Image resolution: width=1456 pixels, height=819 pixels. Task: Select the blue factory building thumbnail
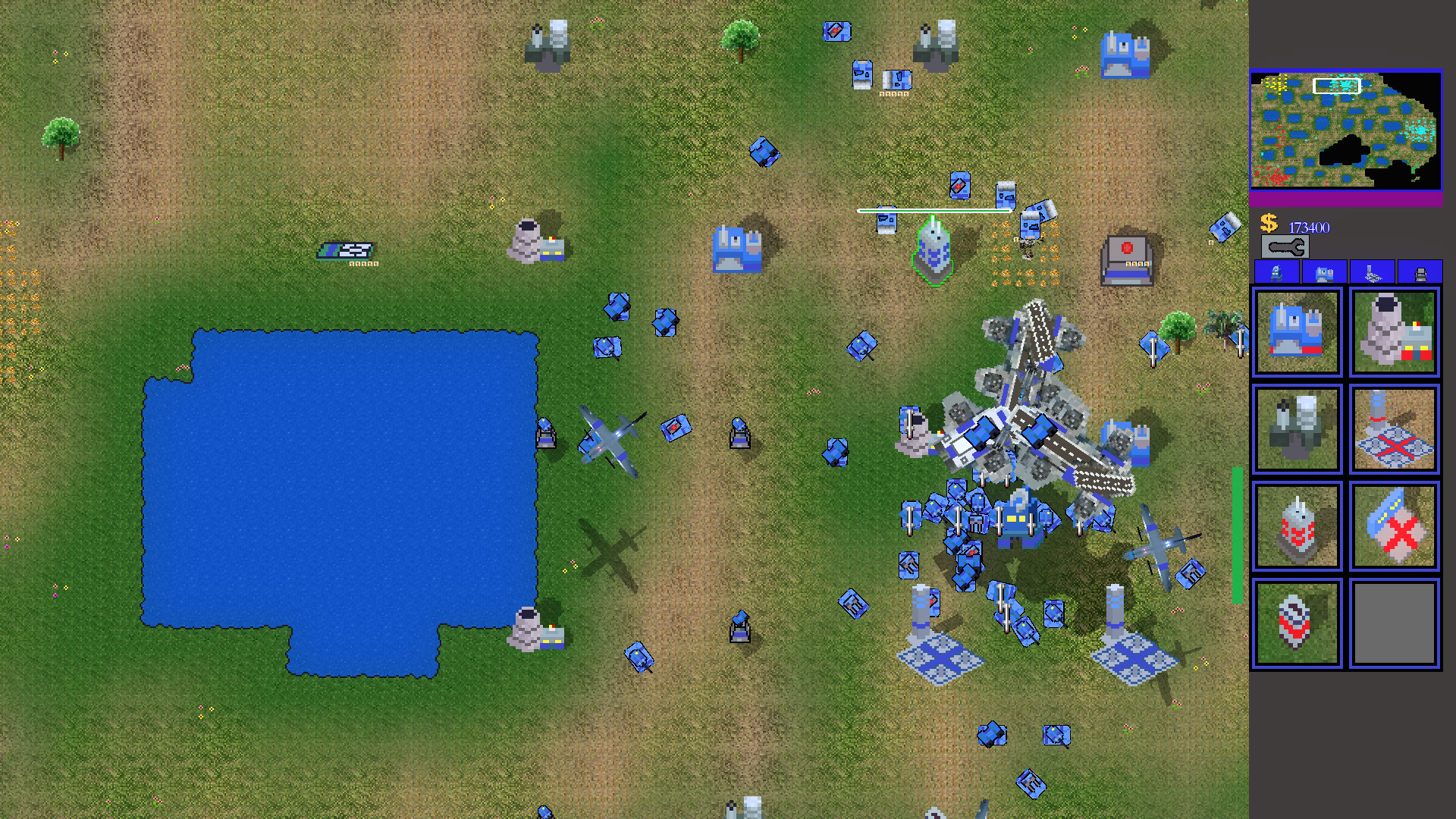[1297, 331]
